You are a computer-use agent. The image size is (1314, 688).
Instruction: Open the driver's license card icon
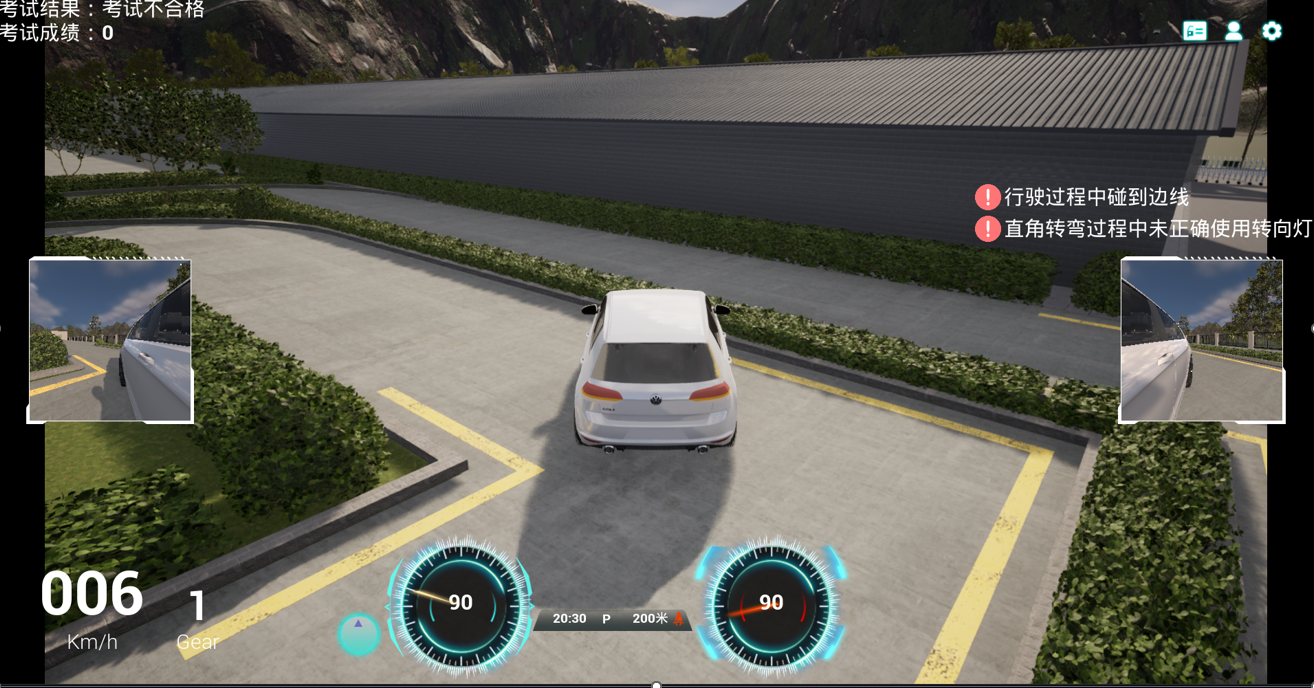[x=1194, y=31]
